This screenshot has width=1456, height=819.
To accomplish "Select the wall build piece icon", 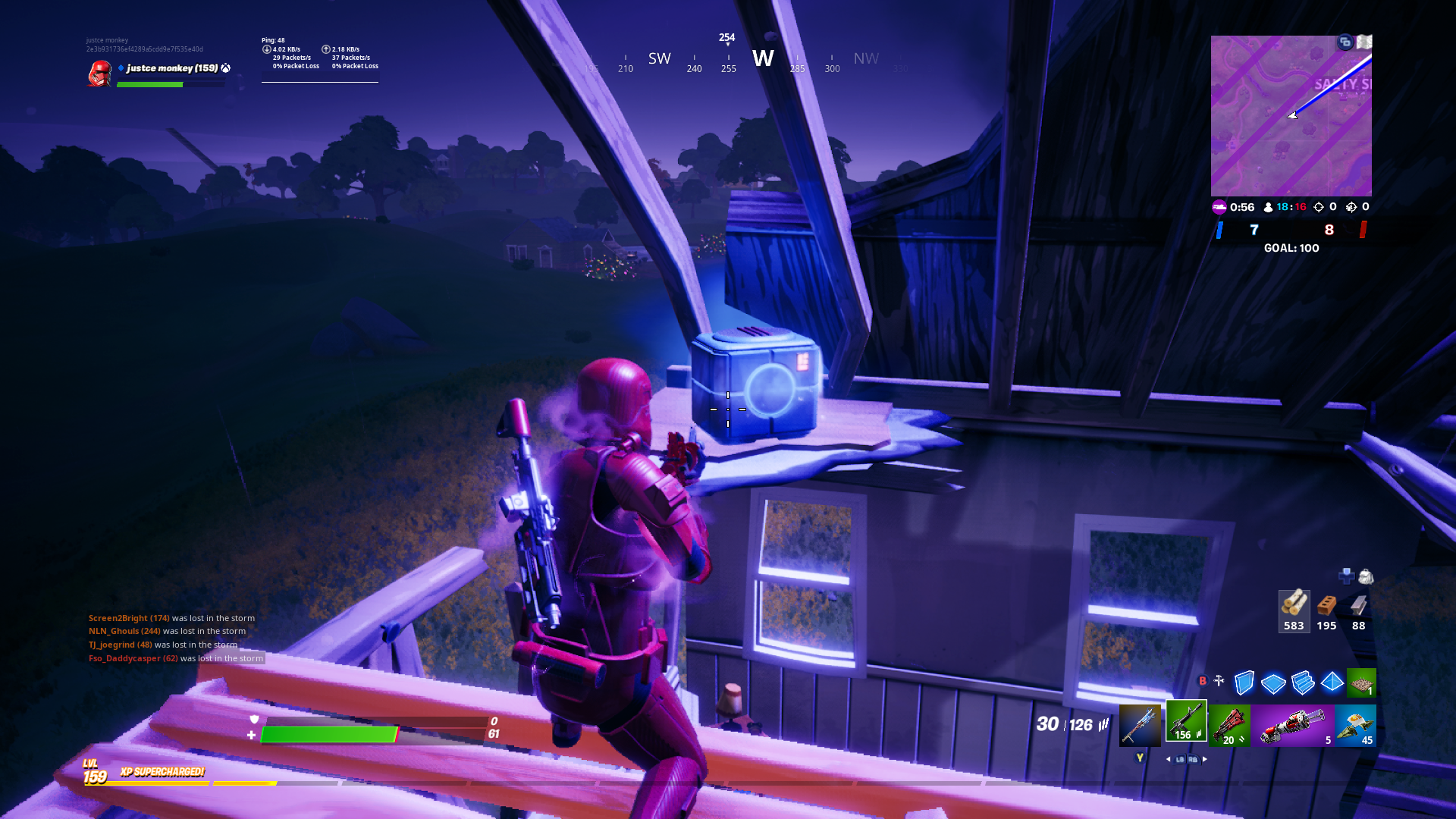I will [x=1244, y=681].
